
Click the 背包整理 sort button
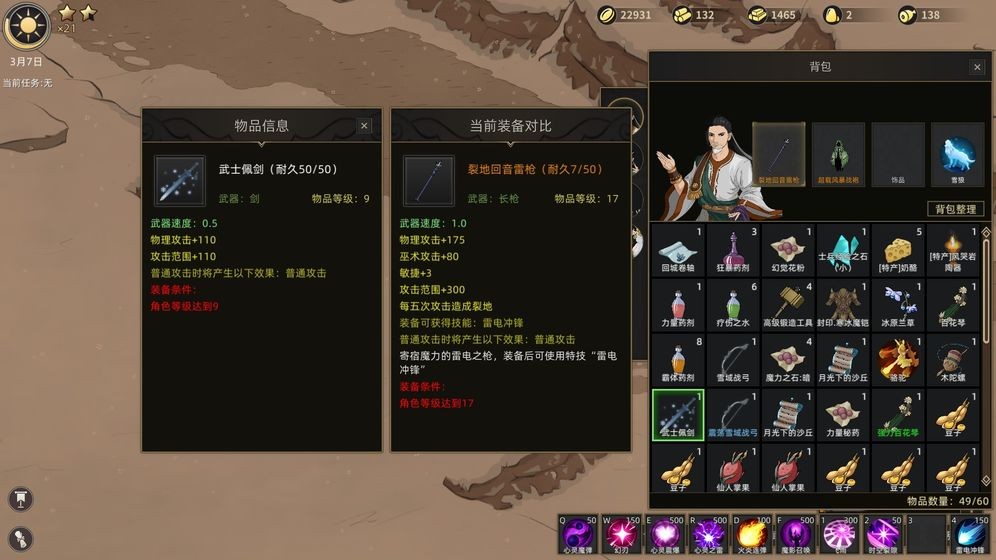pos(955,209)
